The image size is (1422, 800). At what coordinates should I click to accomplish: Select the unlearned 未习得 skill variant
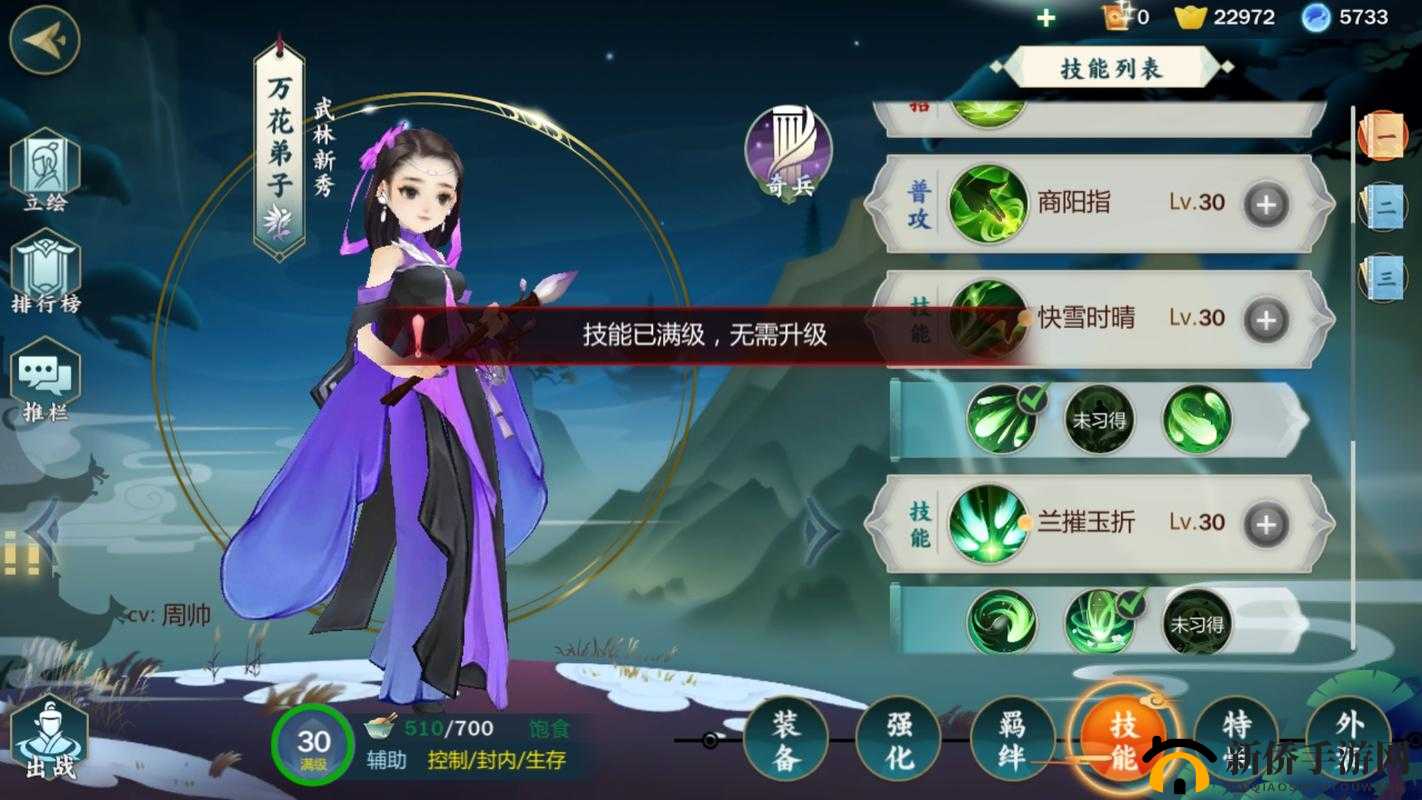1099,420
